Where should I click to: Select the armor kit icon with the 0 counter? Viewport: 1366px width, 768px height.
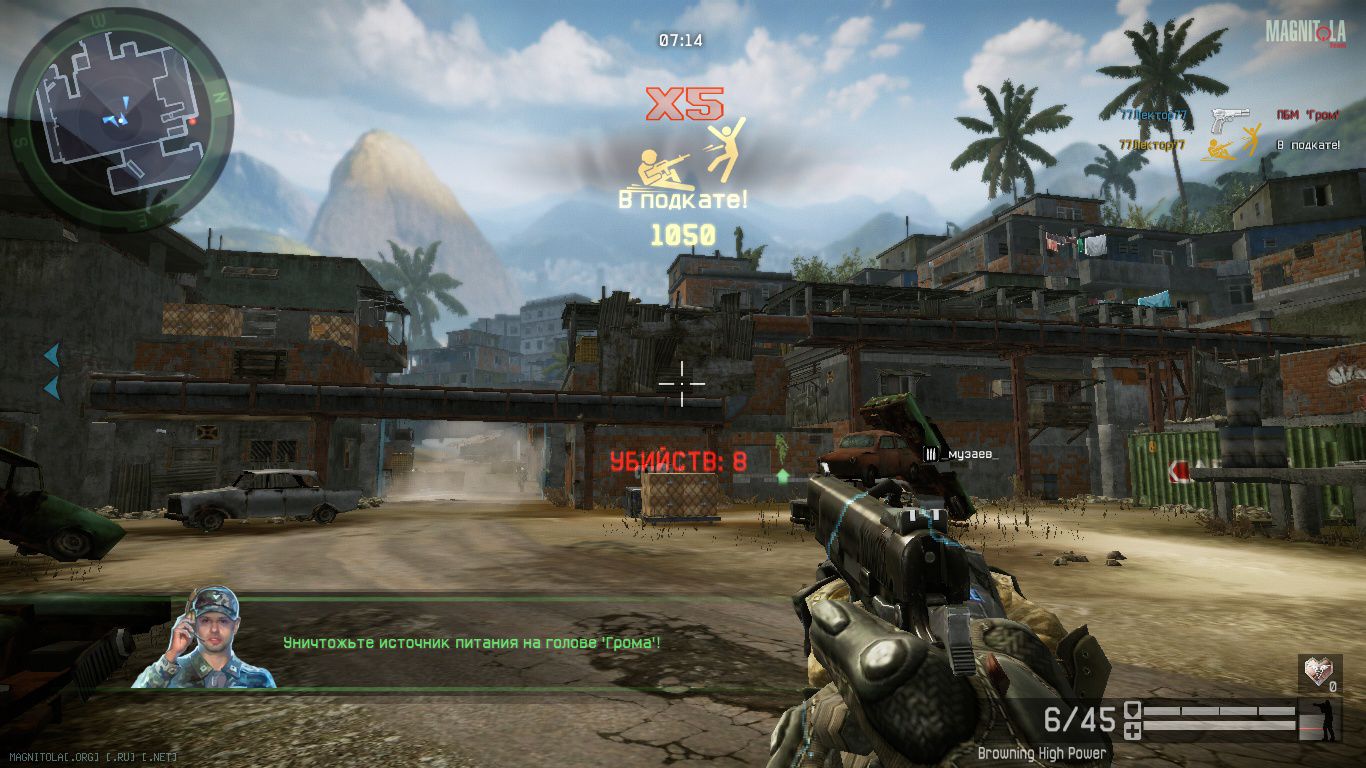point(1318,672)
